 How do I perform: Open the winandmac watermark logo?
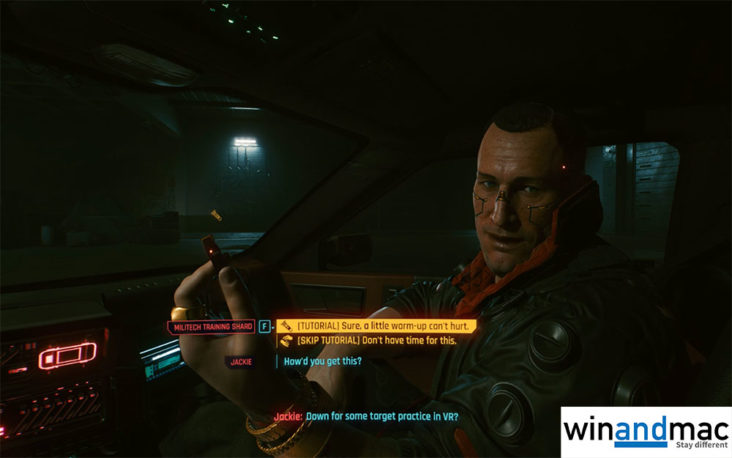point(645,432)
